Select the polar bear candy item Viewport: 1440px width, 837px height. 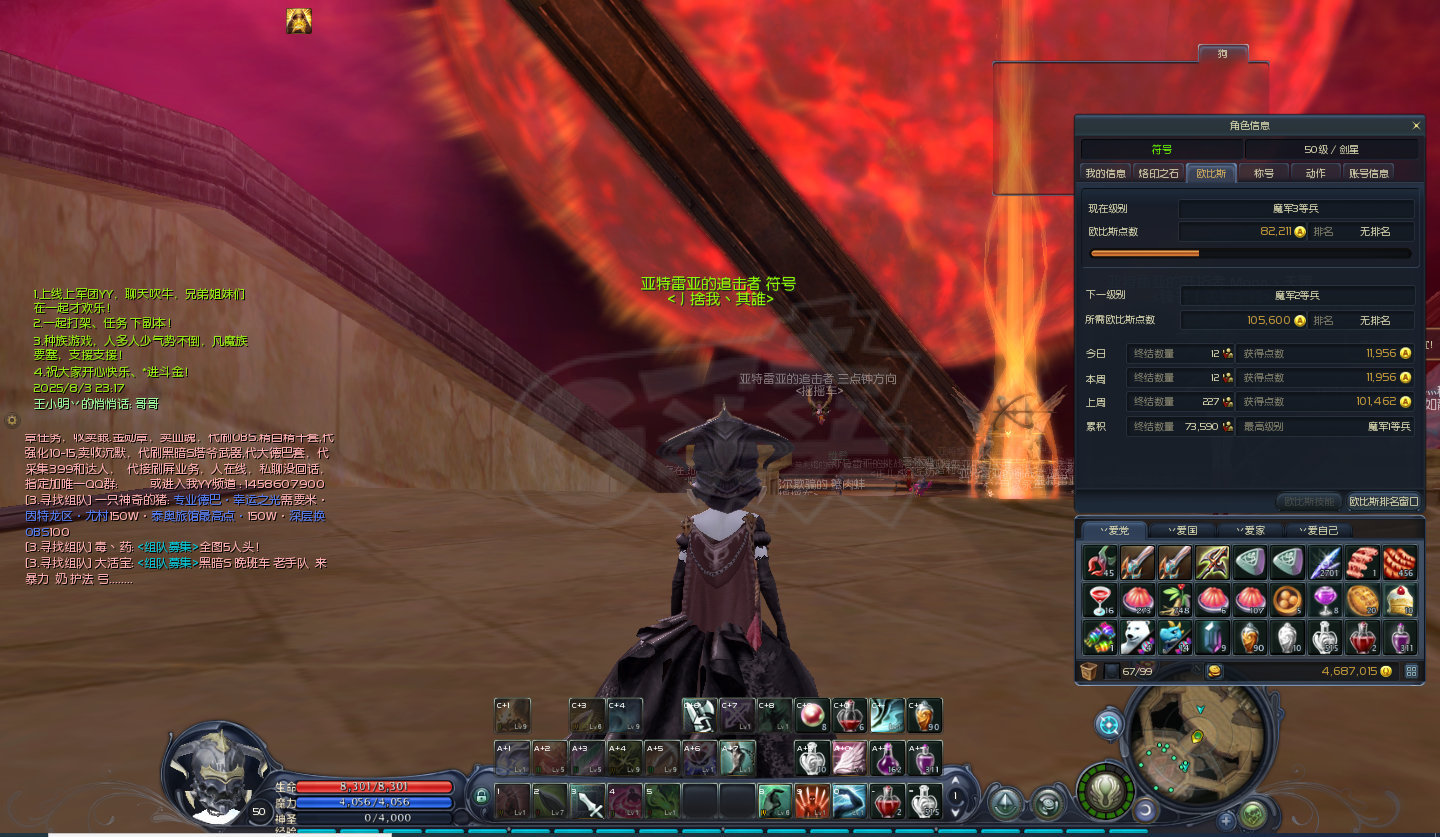point(1137,636)
